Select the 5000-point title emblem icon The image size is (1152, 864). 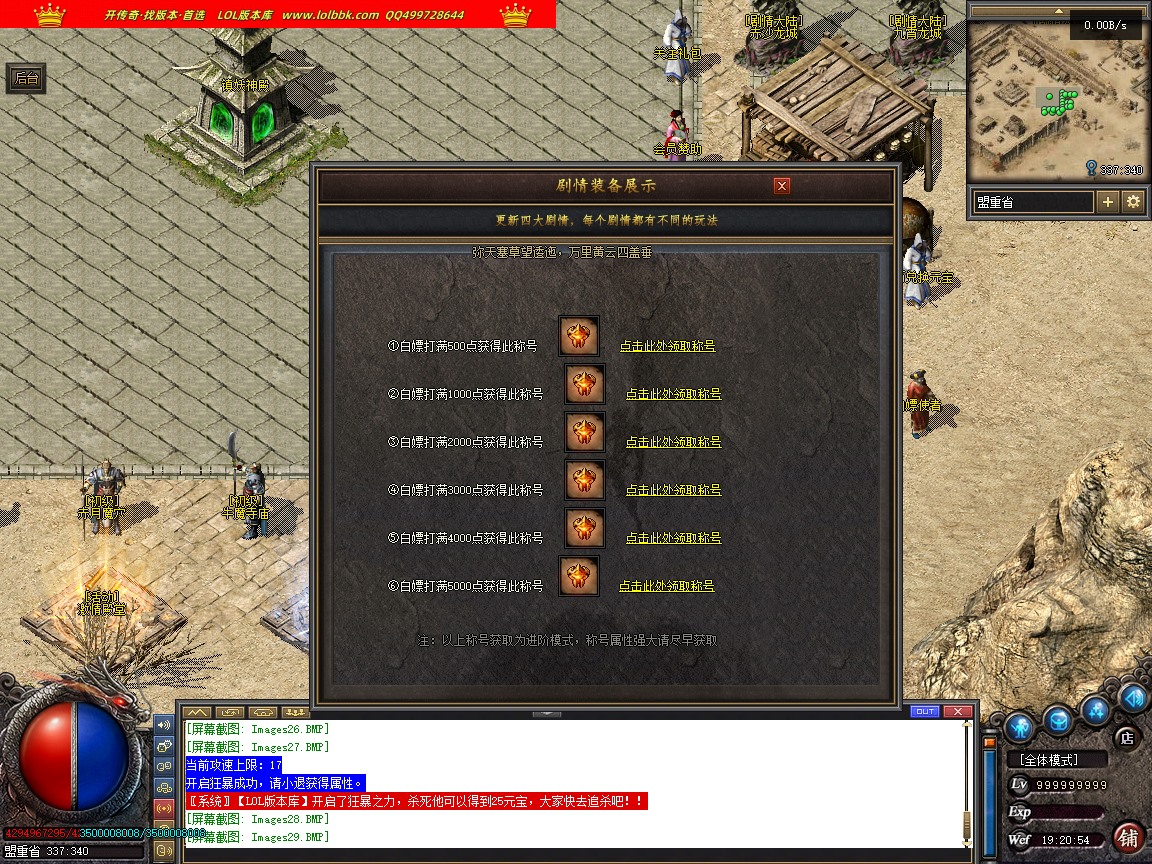click(579, 576)
